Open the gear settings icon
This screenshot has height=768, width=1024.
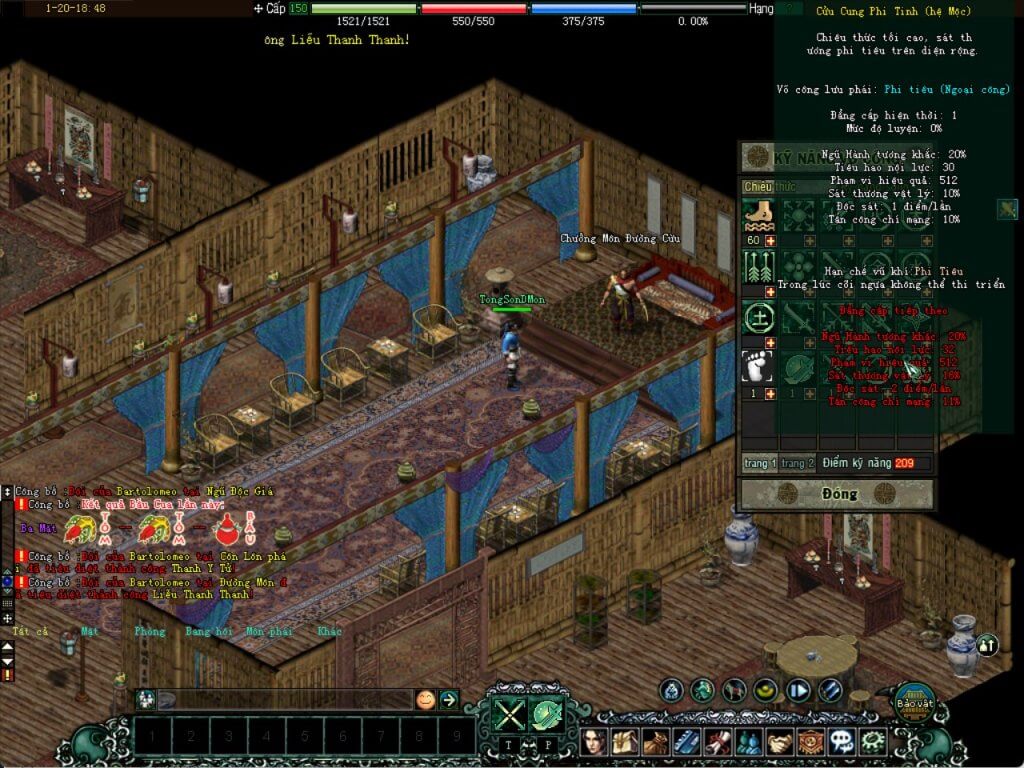(x=872, y=741)
